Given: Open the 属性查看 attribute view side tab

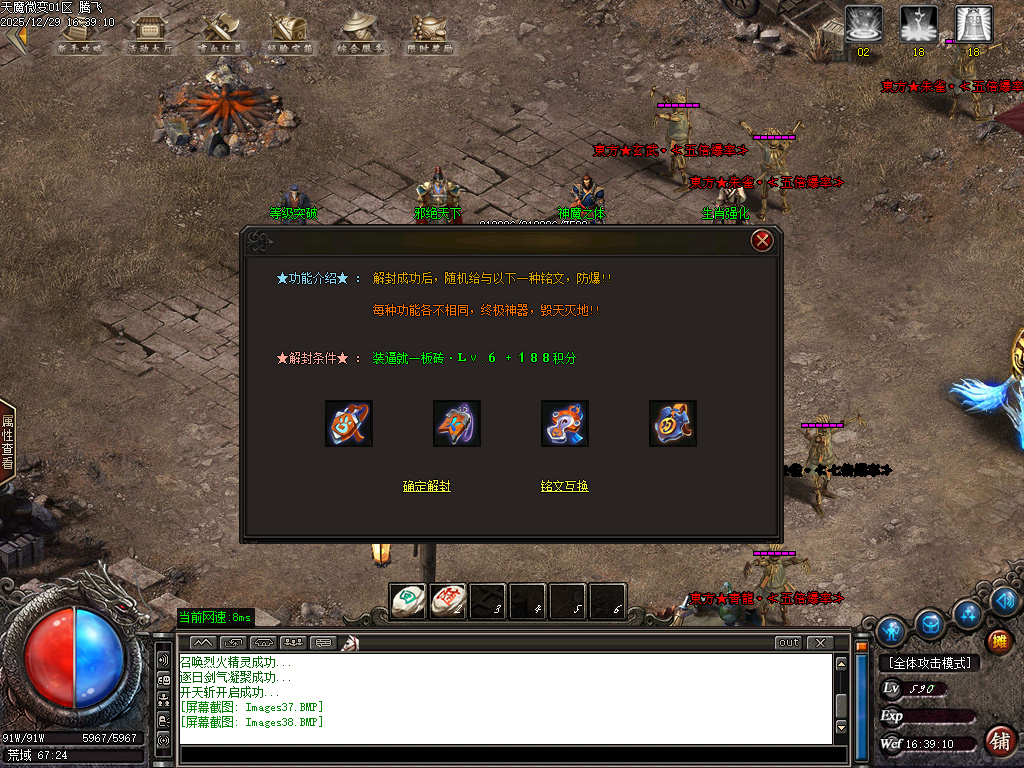Looking at the screenshot, I should point(7,442).
